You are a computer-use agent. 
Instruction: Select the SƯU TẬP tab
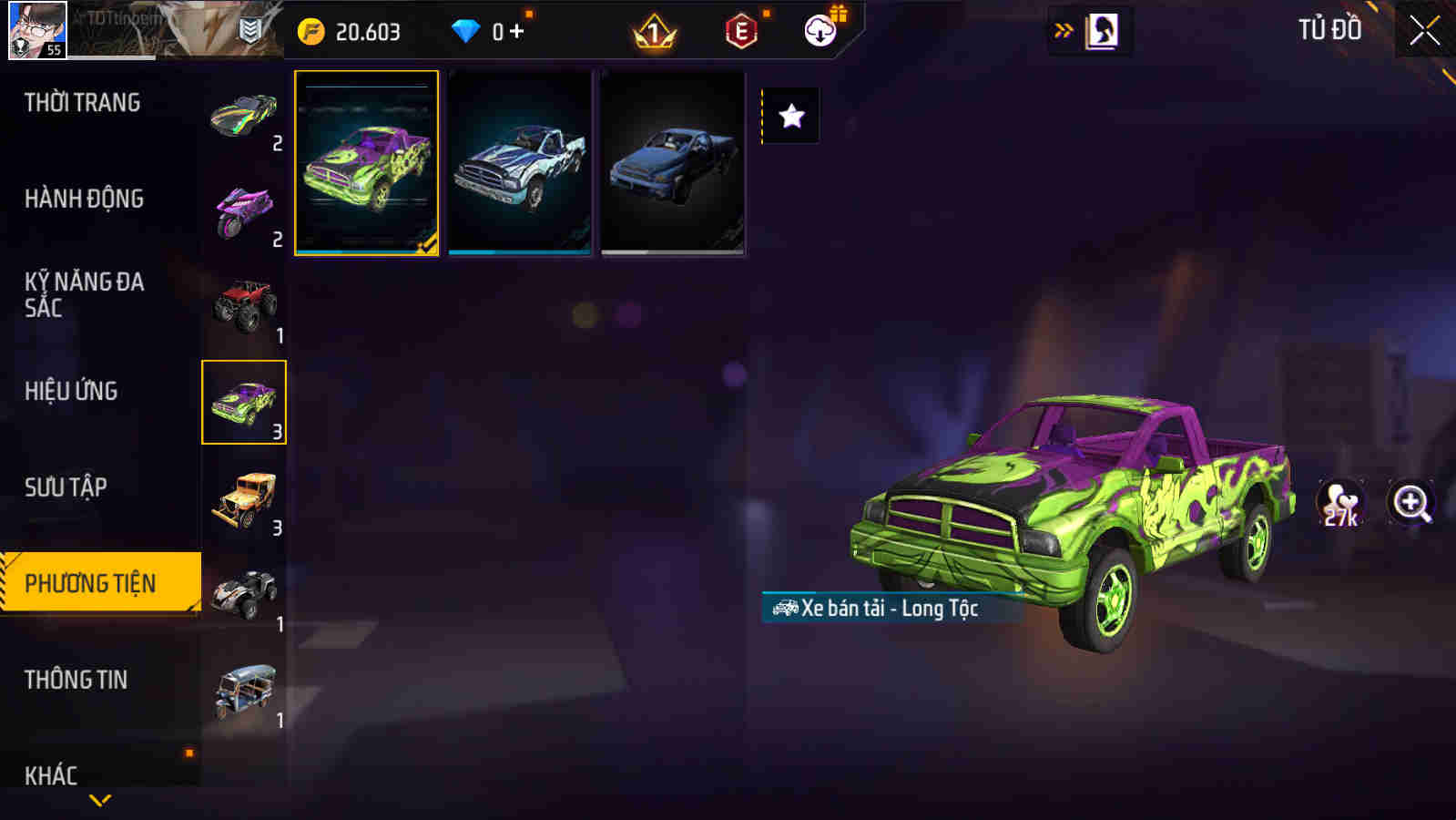coord(64,487)
